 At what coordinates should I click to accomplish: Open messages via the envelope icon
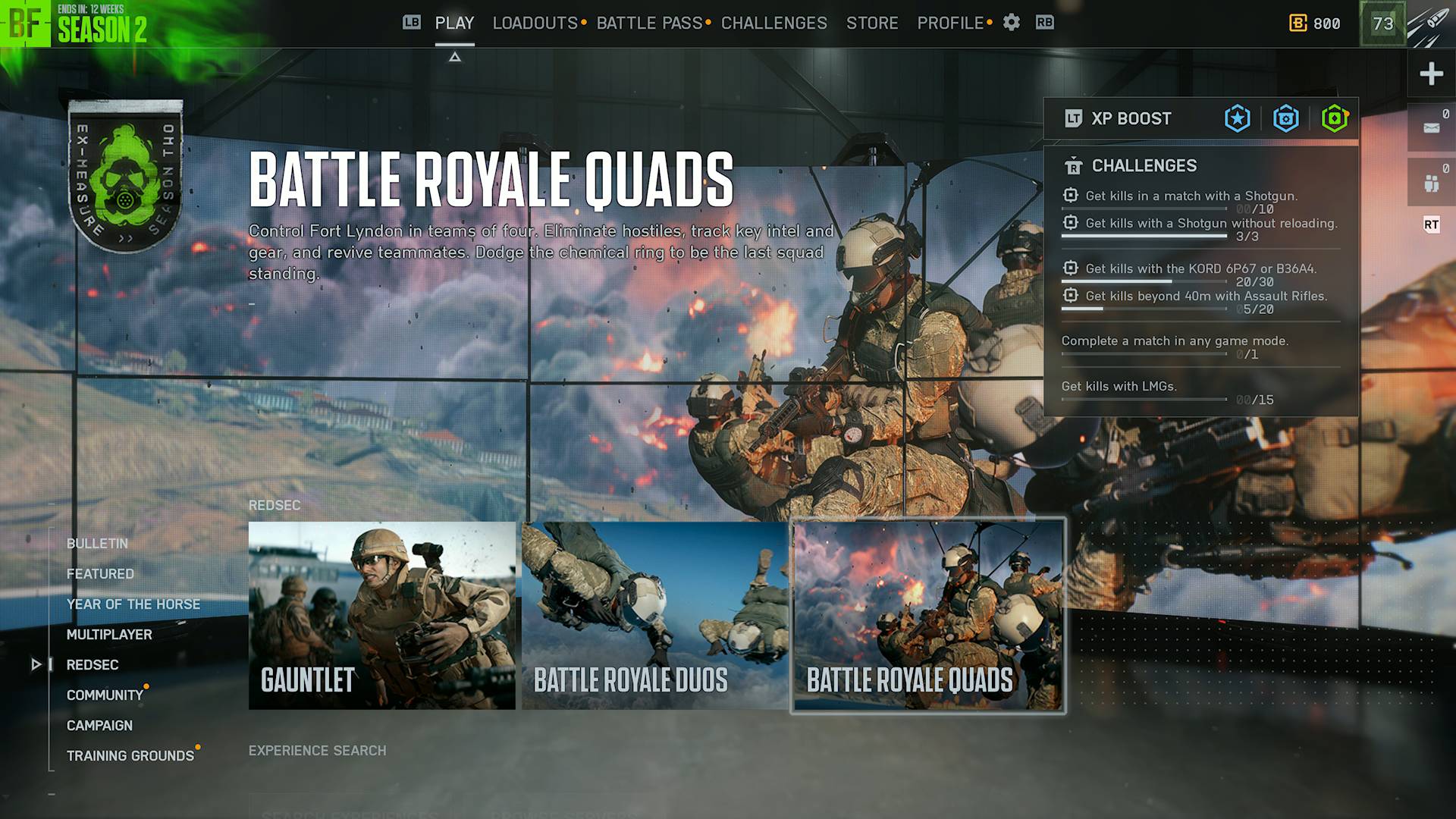coord(1432,126)
